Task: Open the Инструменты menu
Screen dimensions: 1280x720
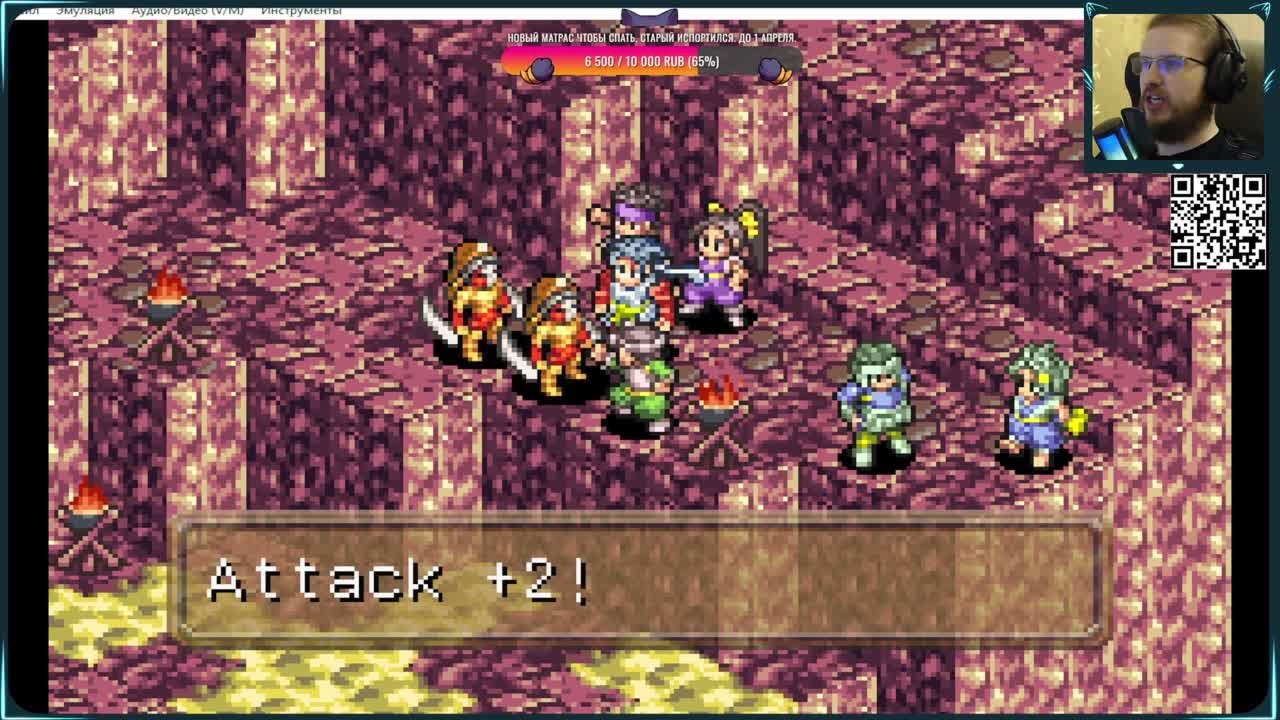Action: click(301, 9)
